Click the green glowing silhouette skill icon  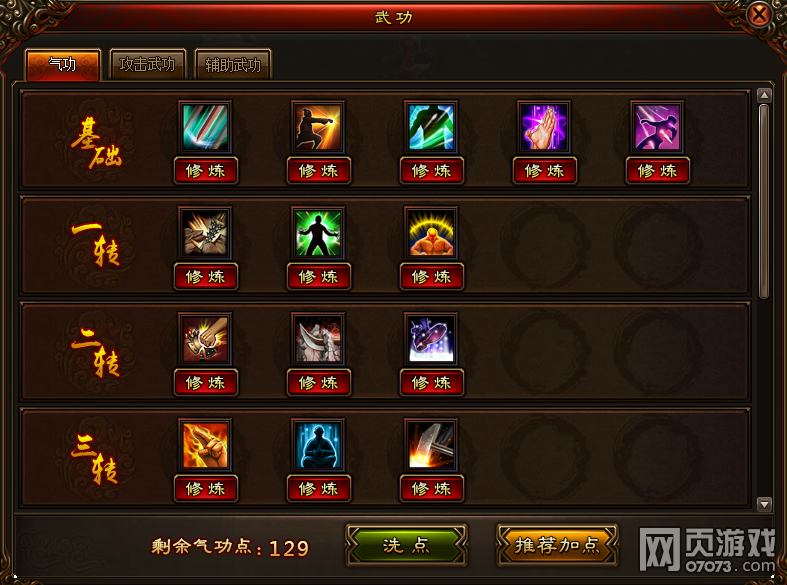coord(319,233)
